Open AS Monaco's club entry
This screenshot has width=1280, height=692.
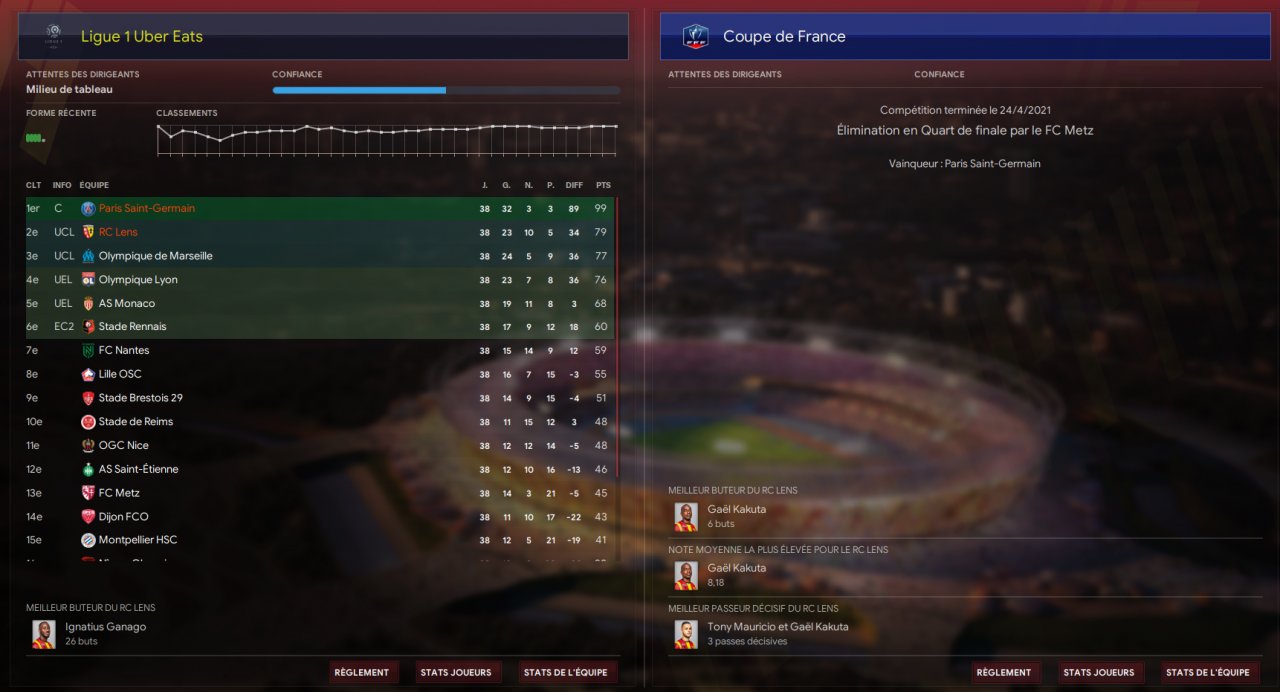[127, 303]
